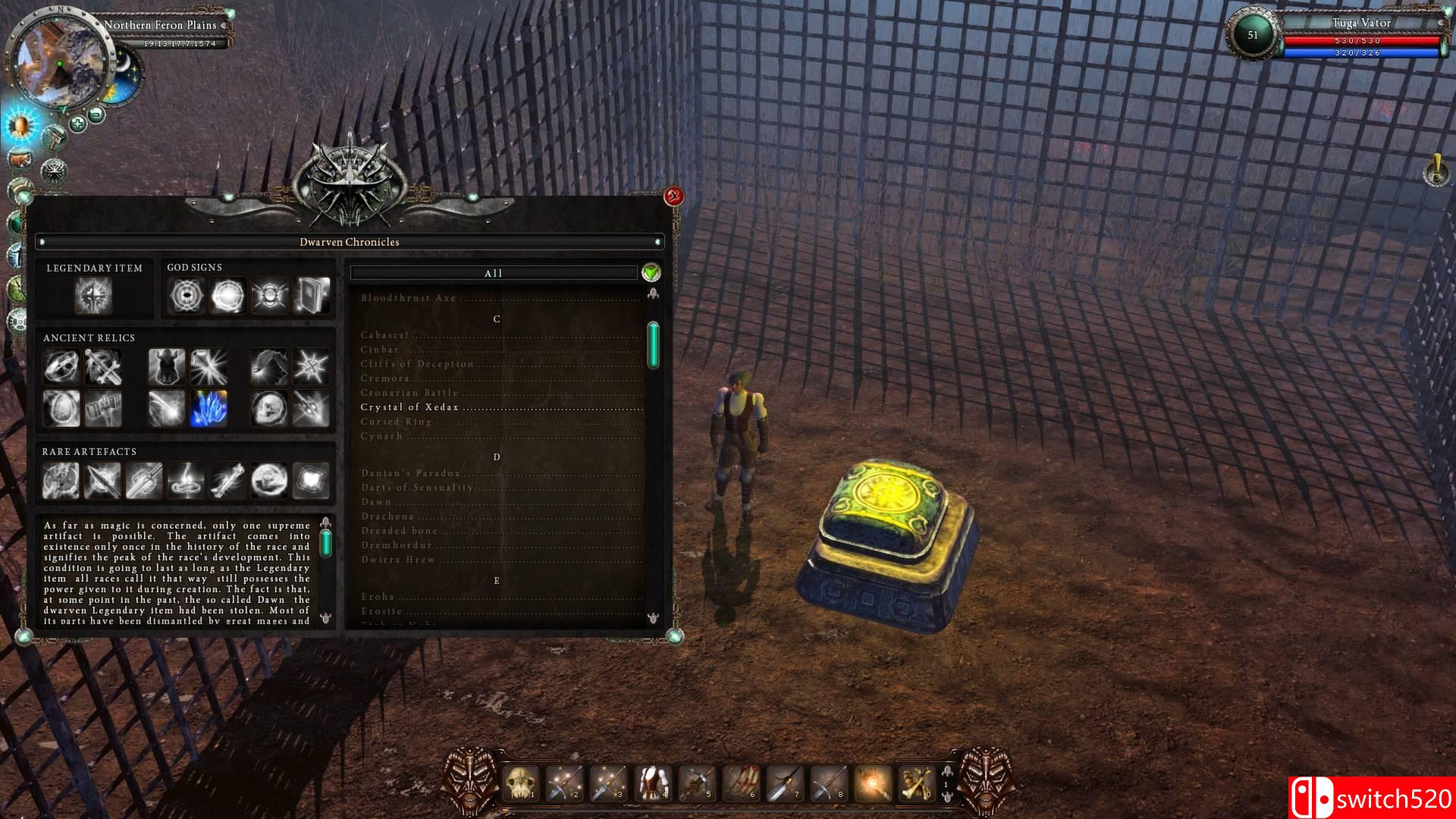Pick the bone rare artefact icon
1456x819 pixels.
pos(227,481)
